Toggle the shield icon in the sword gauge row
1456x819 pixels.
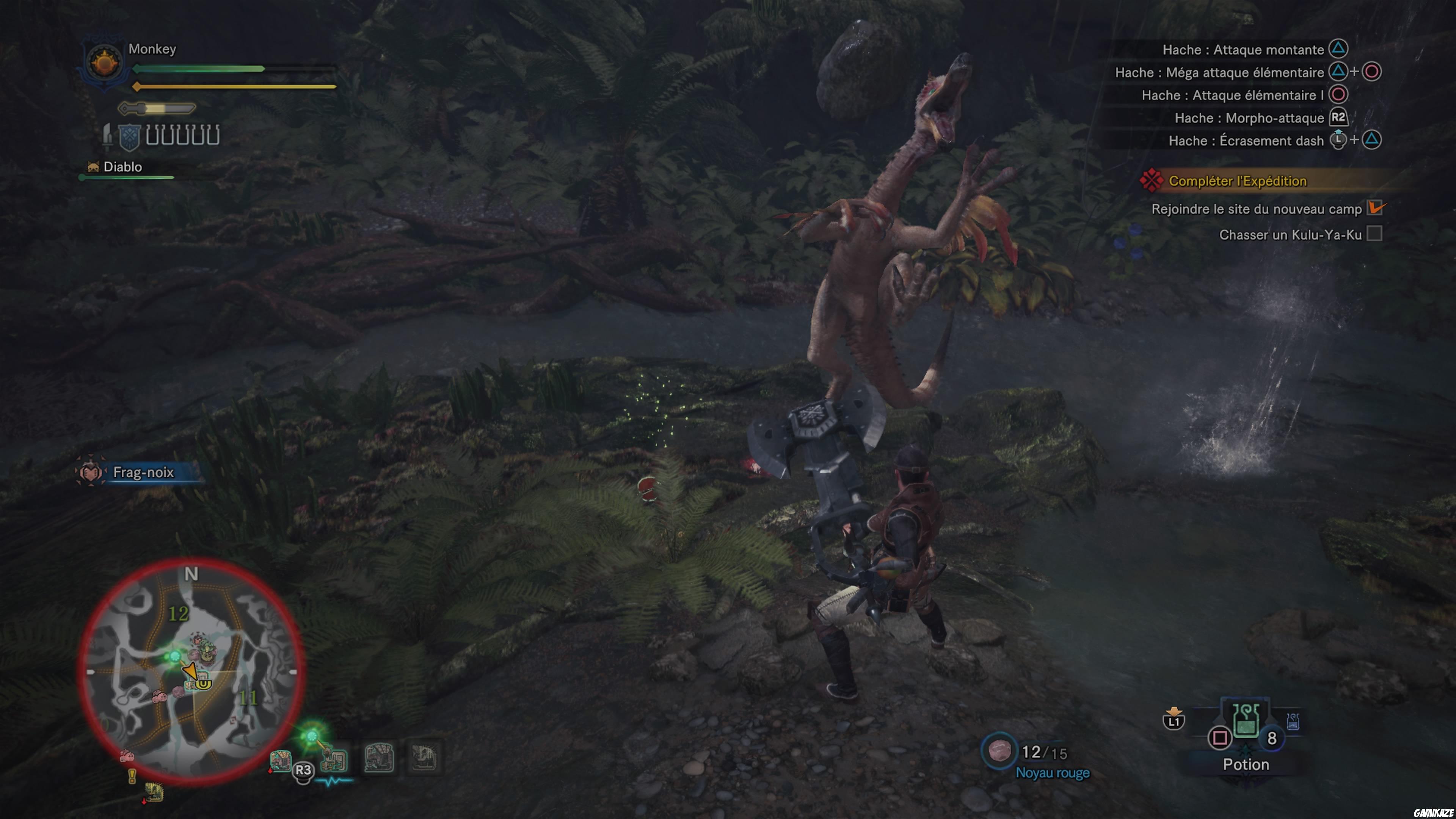[x=129, y=137]
